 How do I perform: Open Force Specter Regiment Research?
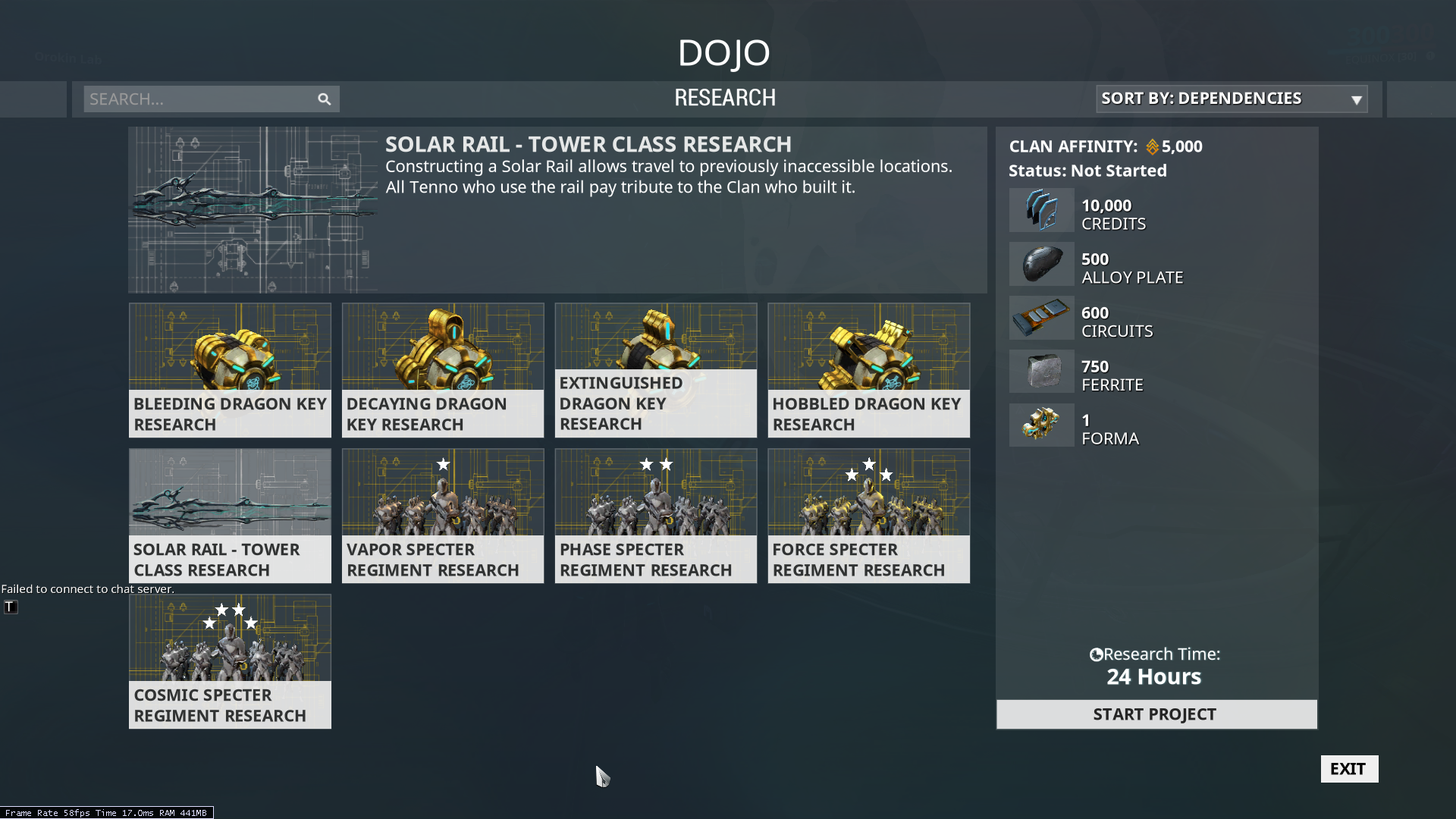tap(868, 516)
